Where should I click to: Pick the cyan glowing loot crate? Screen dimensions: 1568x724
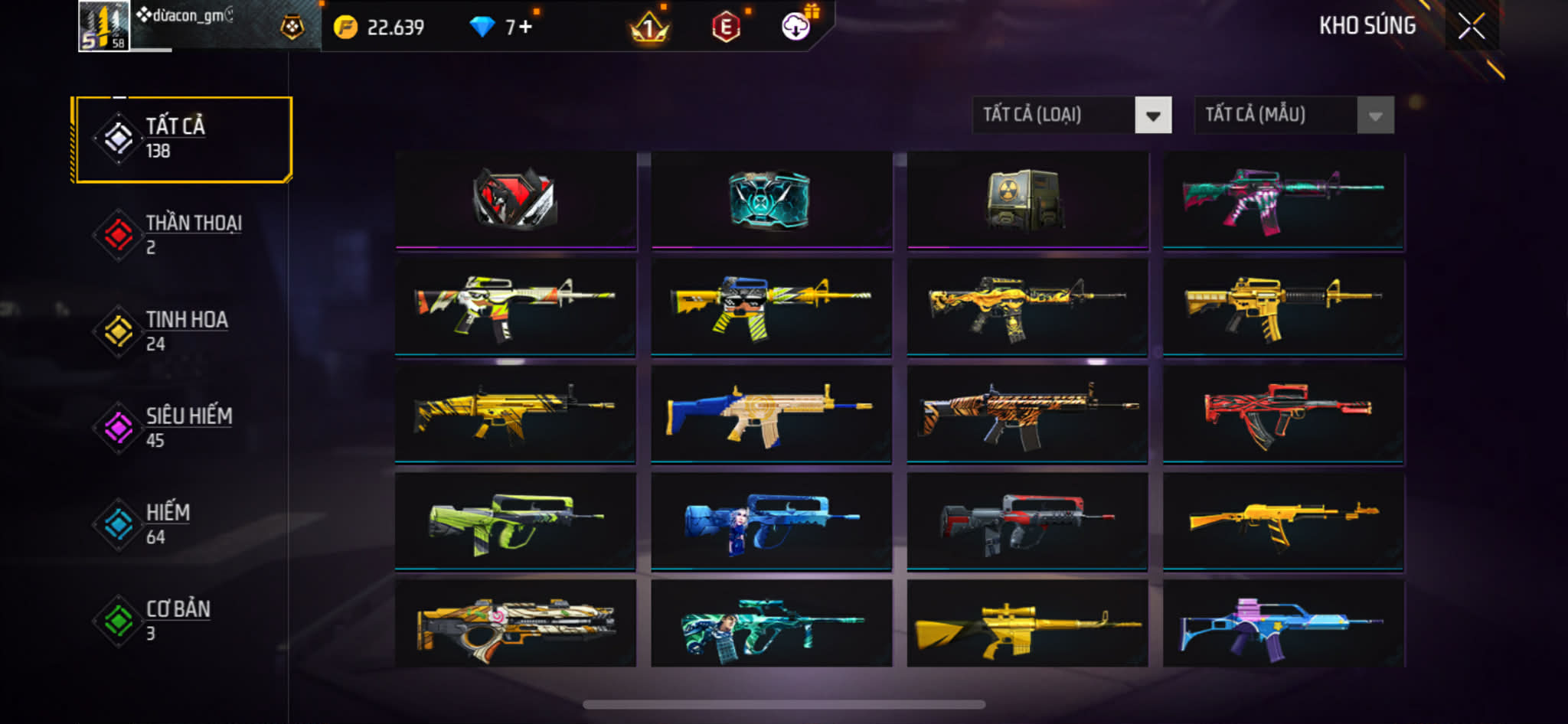click(771, 199)
